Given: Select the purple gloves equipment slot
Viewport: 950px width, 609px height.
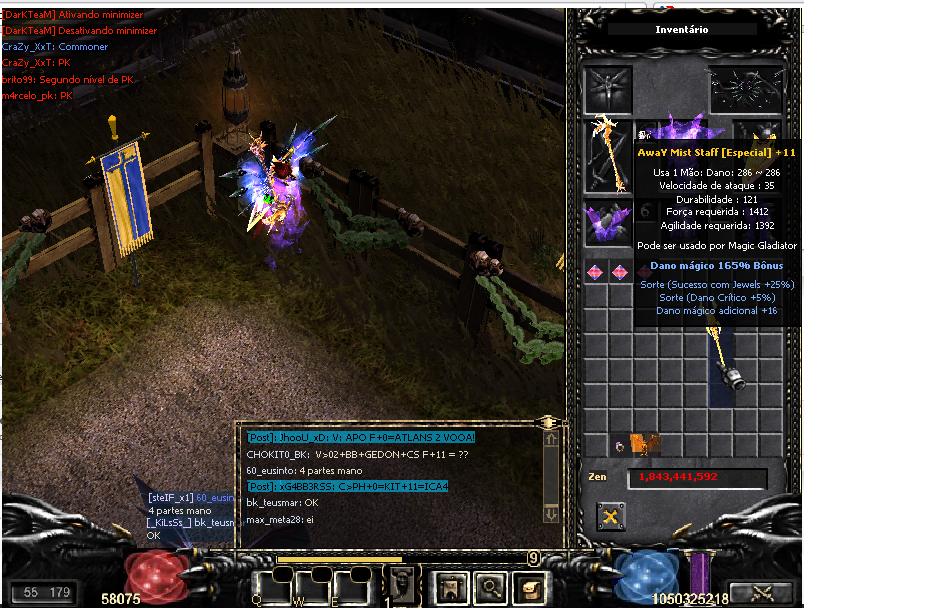Looking at the screenshot, I should [x=607, y=221].
